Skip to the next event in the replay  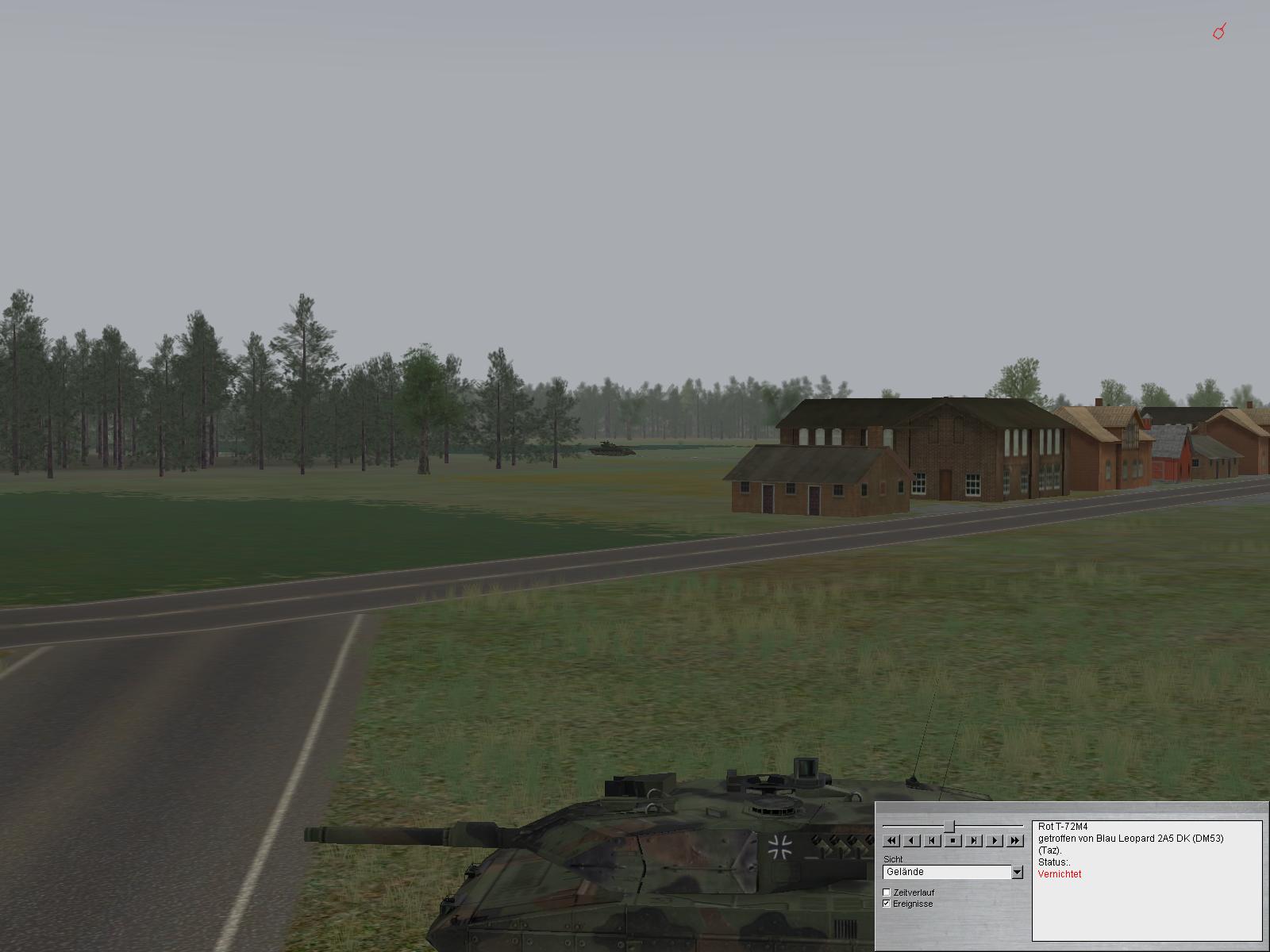(974, 840)
